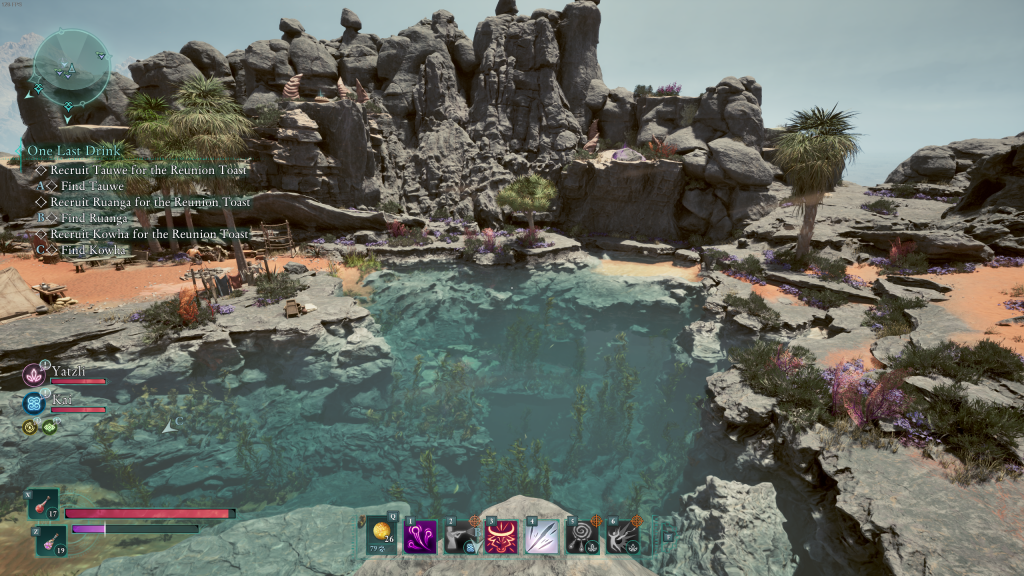Viewport: 1024px width, 576px height.
Task: Select the One Last Drink quest title
Action: (67, 151)
